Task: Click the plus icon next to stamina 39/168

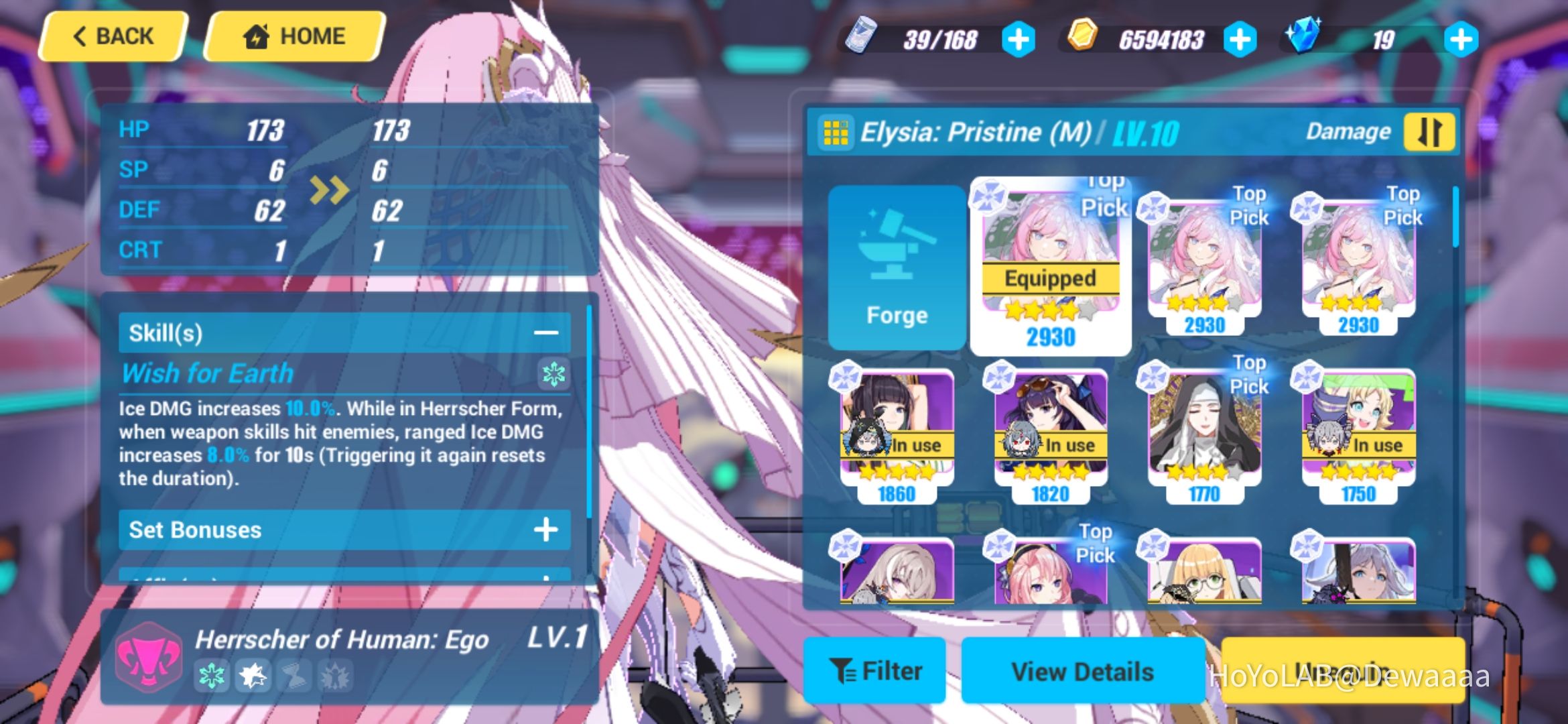Action: pyautogui.click(x=1020, y=39)
